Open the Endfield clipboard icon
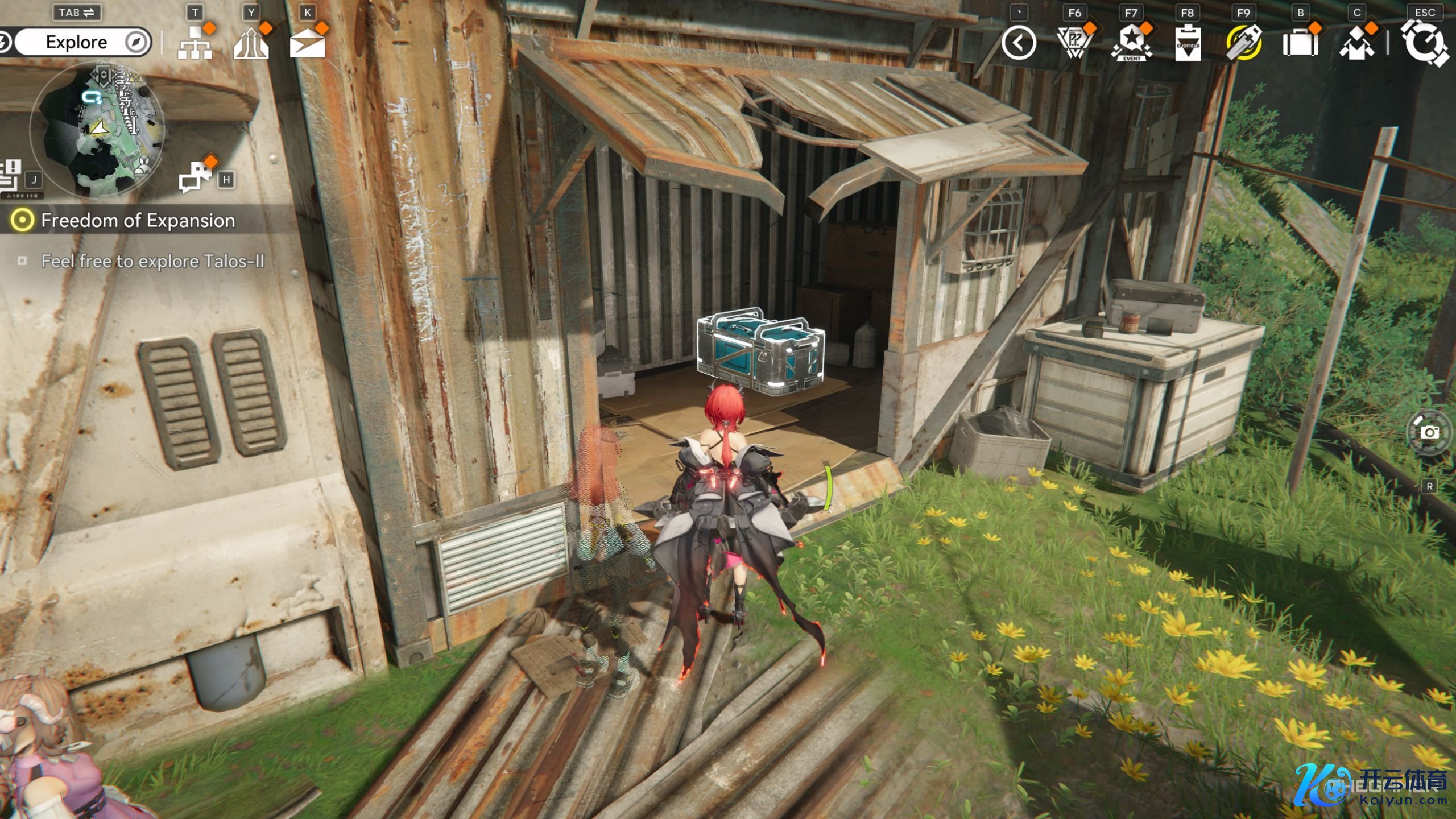This screenshot has width=1456, height=819. (x=1188, y=43)
